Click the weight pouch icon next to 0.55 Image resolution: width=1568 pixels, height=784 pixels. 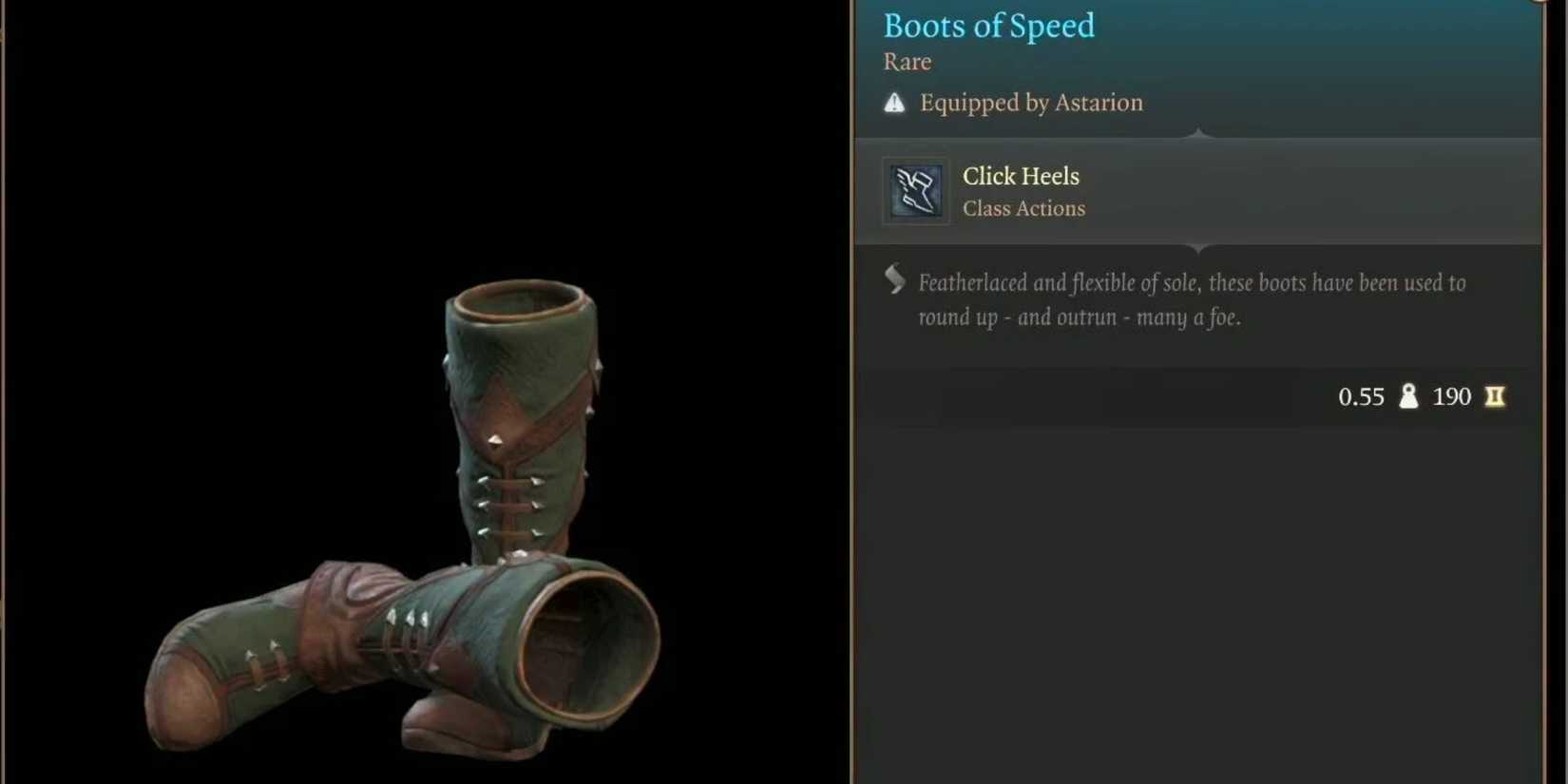point(1408,396)
